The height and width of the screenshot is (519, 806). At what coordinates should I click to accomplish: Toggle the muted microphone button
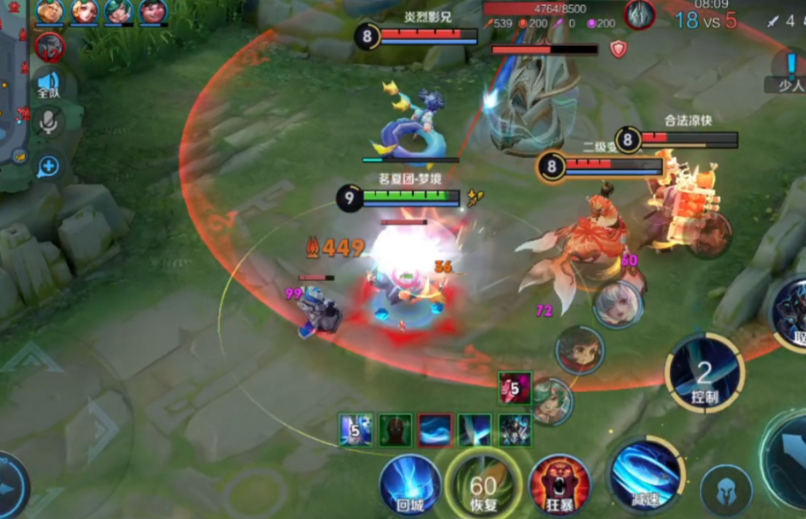click(x=47, y=122)
